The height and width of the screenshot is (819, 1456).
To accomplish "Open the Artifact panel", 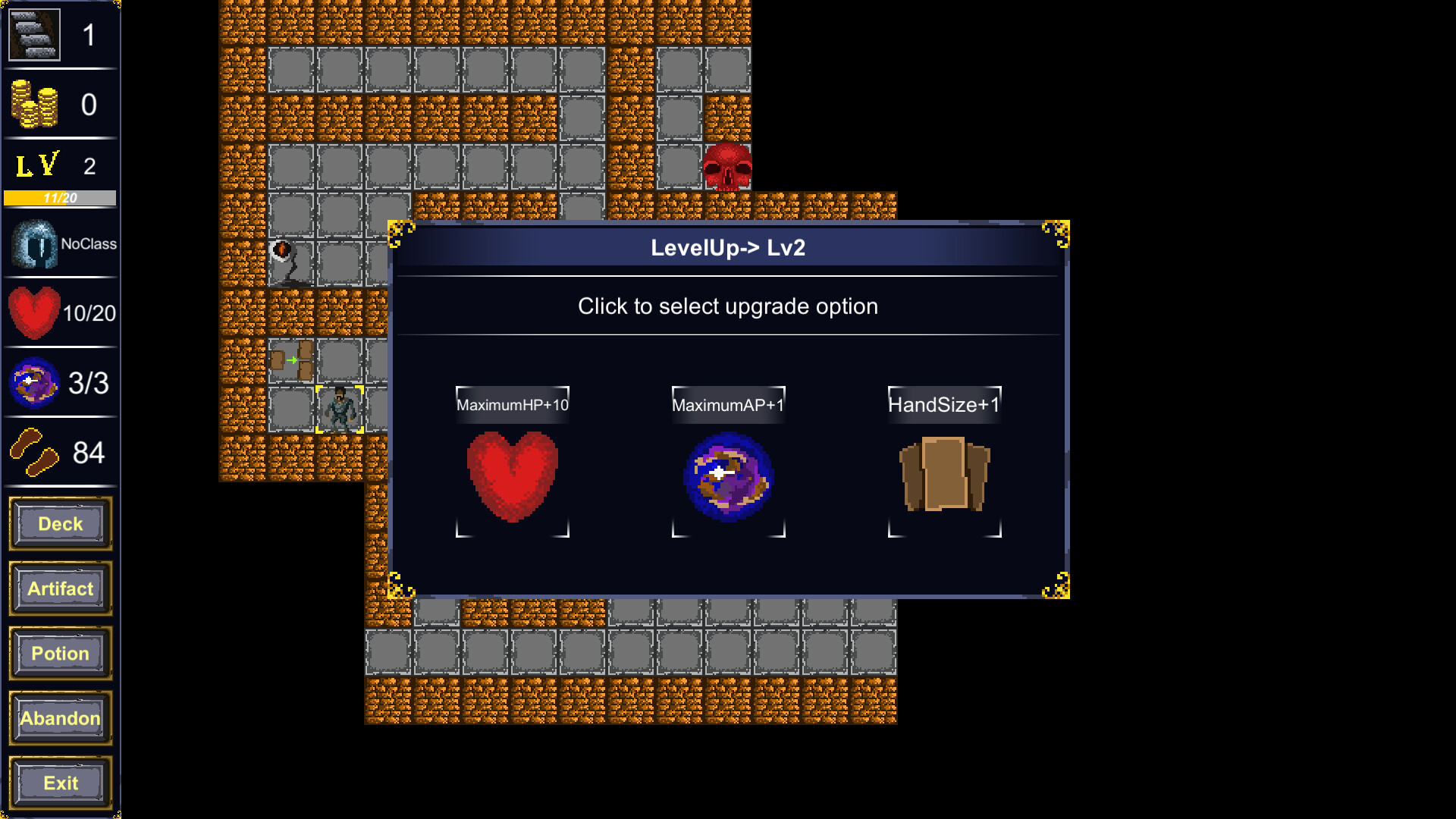I will pyautogui.click(x=60, y=588).
